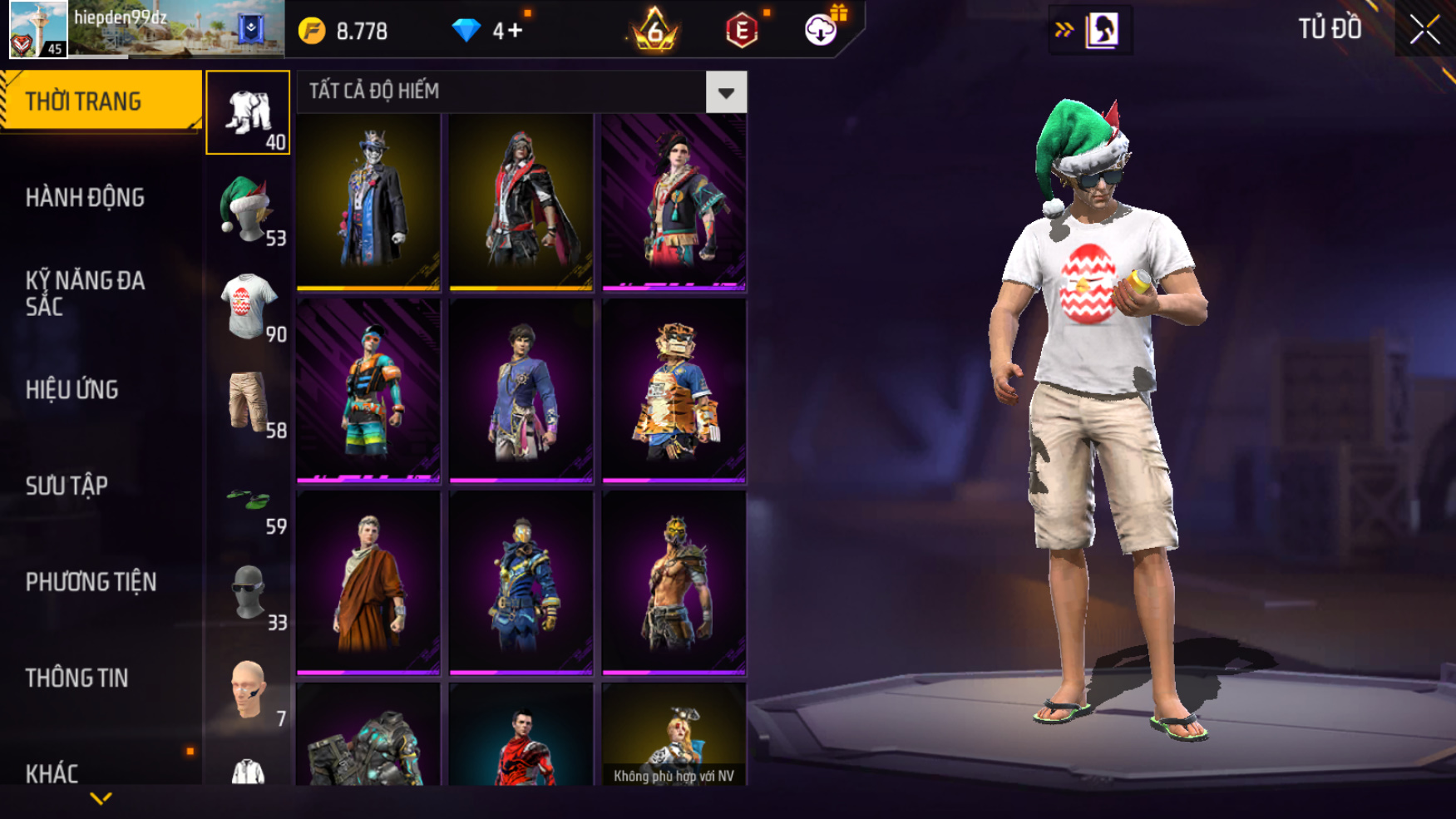The image size is (1456, 819).
Task: Select the brown toga outfit thumbnail
Action: click(368, 582)
